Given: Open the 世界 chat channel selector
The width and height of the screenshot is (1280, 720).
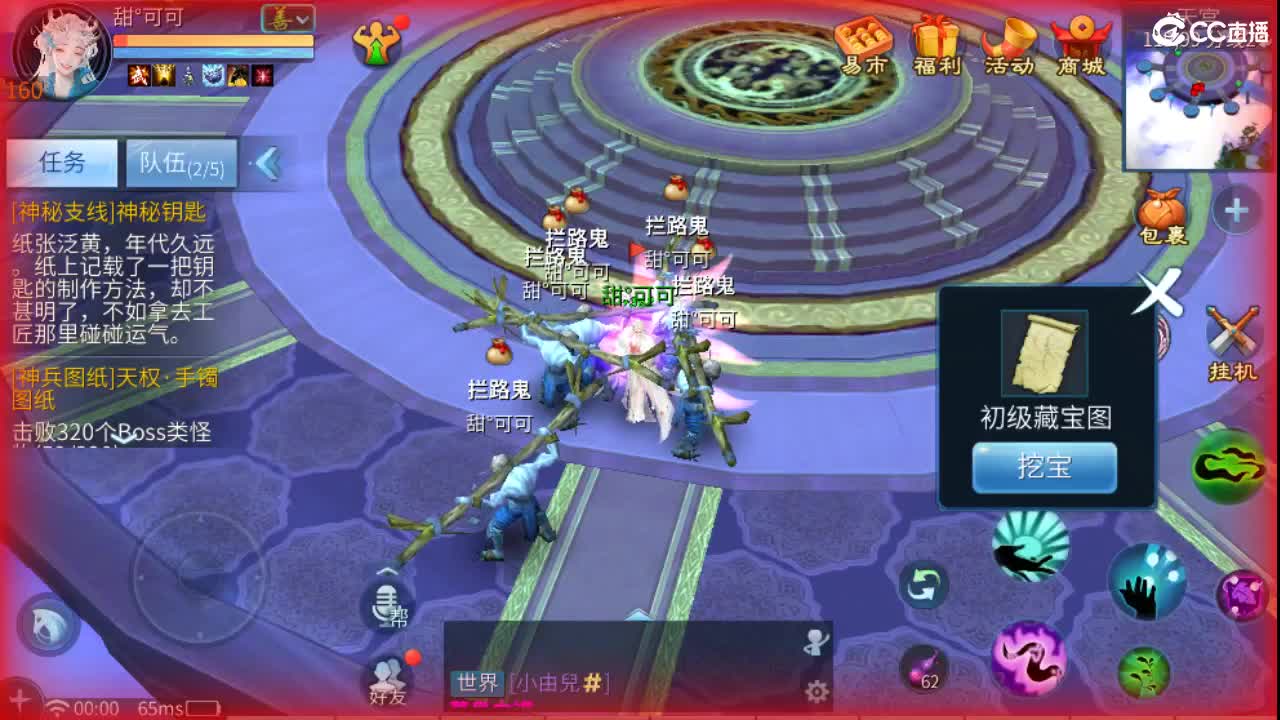Looking at the screenshot, I should pos(477,684).
